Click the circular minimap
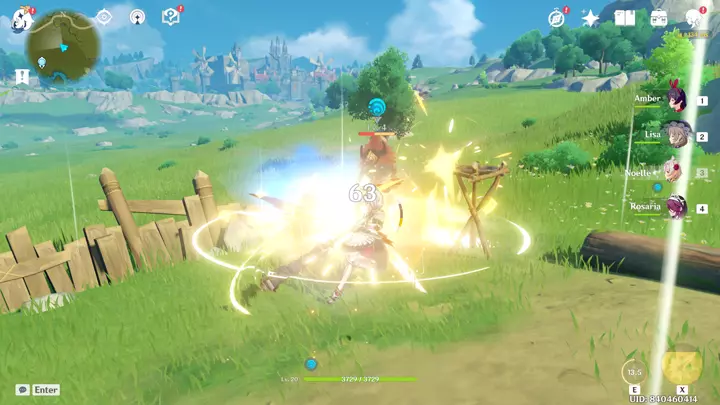The image size is (720, 405). [x=62, y=47]
